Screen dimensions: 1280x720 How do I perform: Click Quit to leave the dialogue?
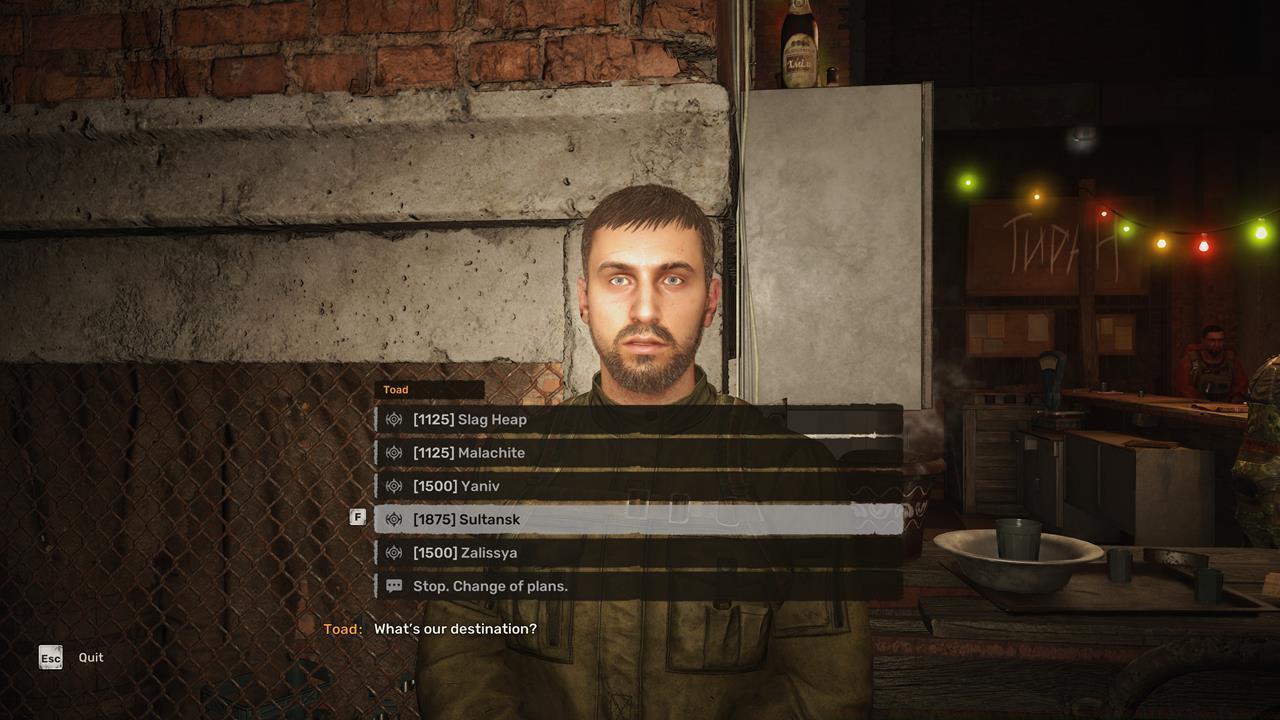click(90, 657)
